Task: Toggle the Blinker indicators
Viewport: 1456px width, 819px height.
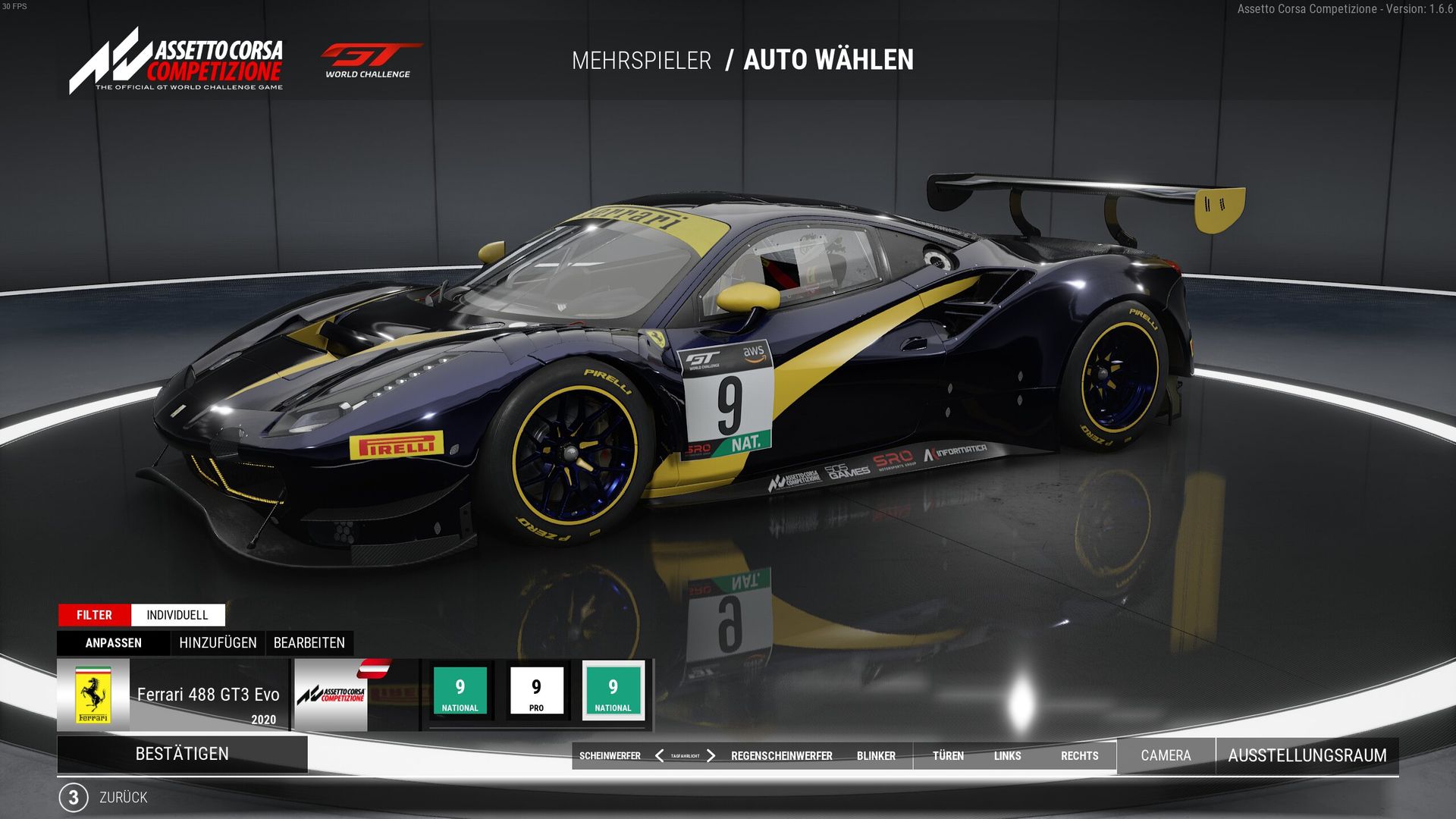Action: [x=876, y=756]
